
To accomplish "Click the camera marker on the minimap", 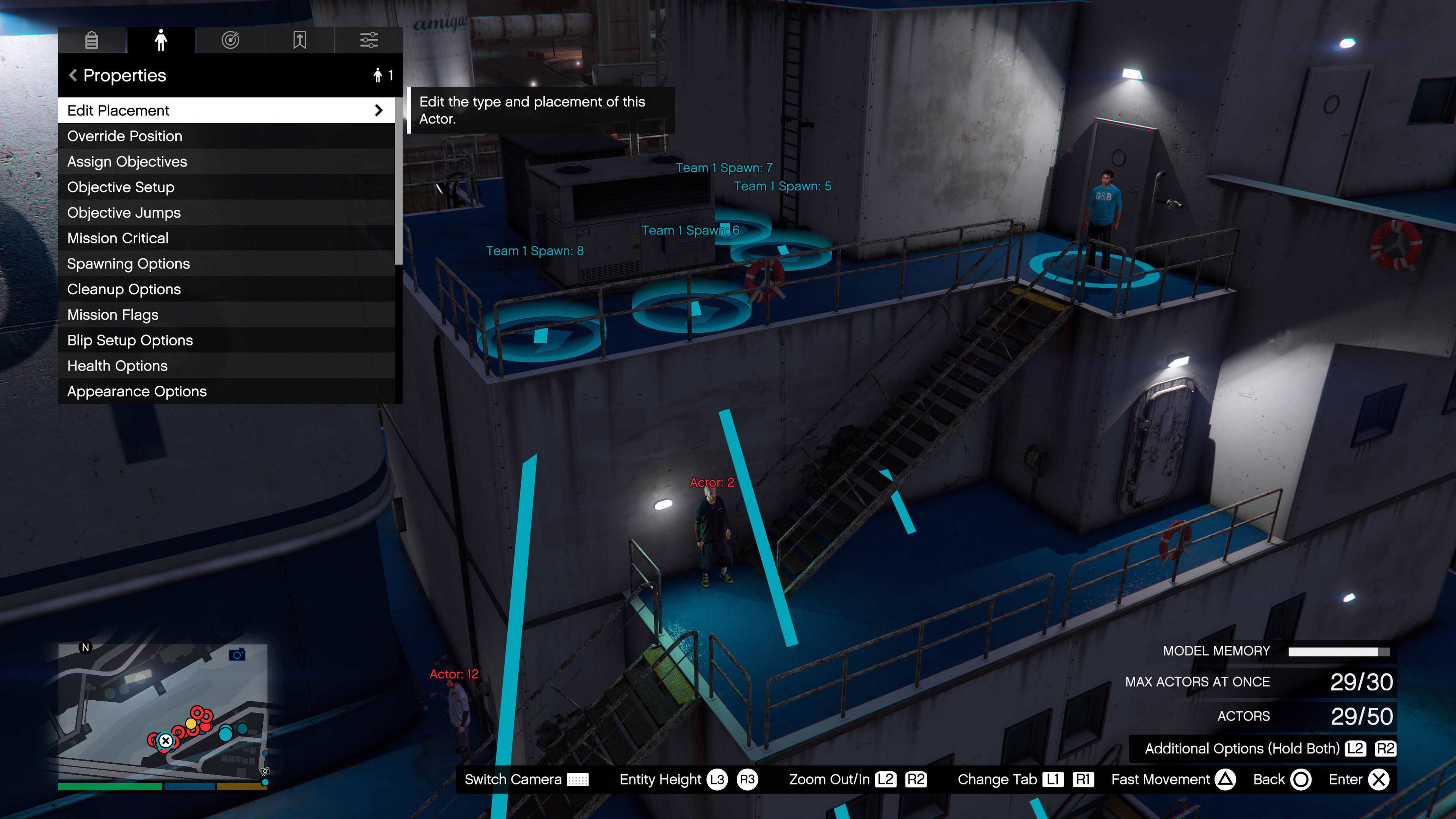I will (237, 654).
